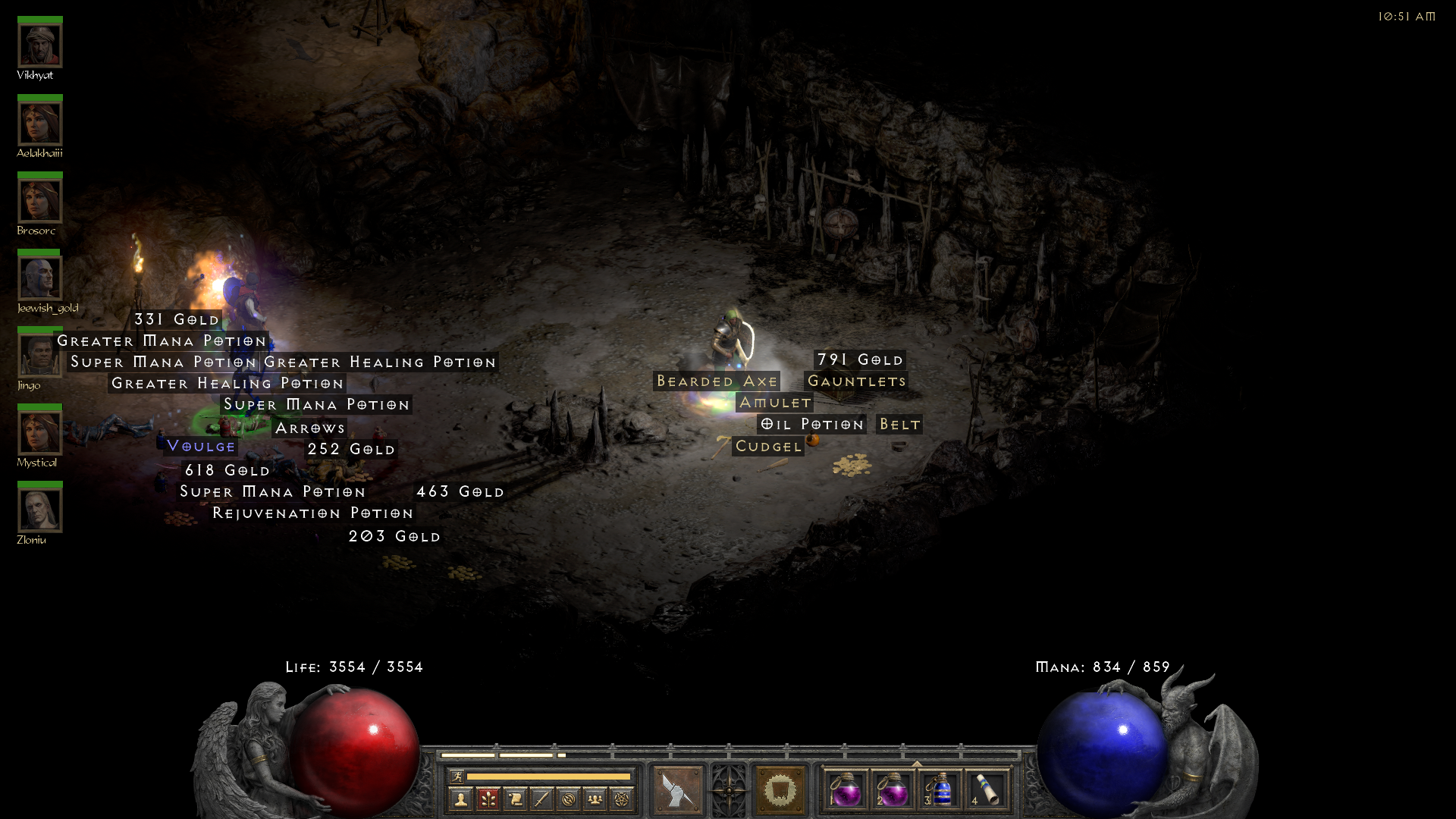Expand the belt with the small arrow
The width and height of the screenshot is (1456, 819).
point(917,764)
